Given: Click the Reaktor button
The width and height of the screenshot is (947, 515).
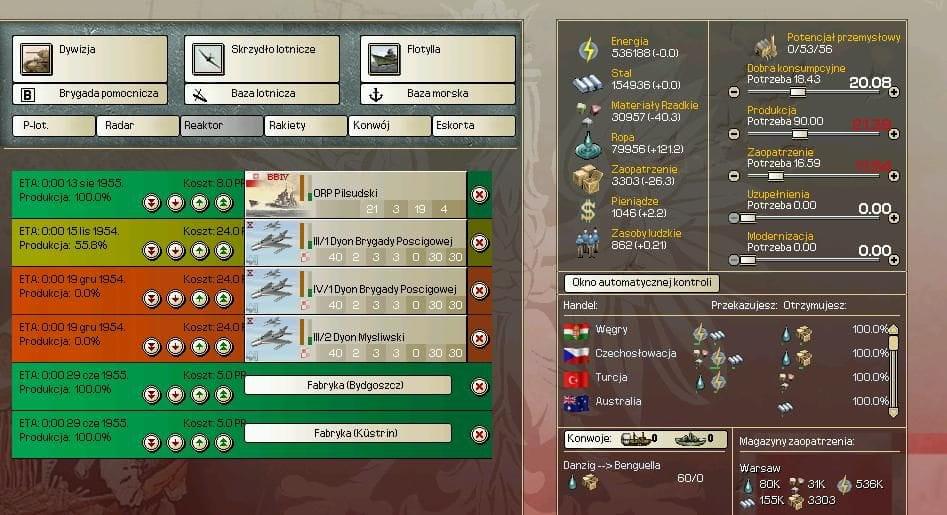Looking at the screenshot, I should pyautogui.click(x=221, y=126).
